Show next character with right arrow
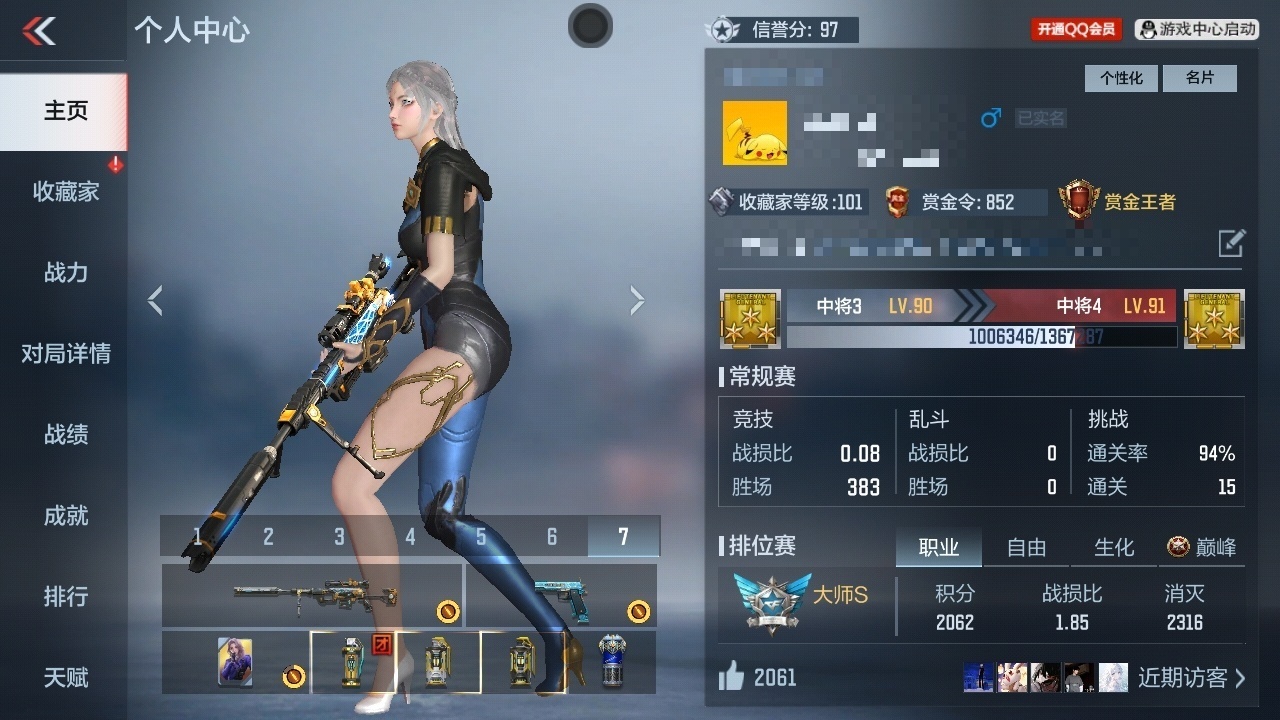This screenshot has width=1280, height=720. pyautogui.click(x=637, y=300)
